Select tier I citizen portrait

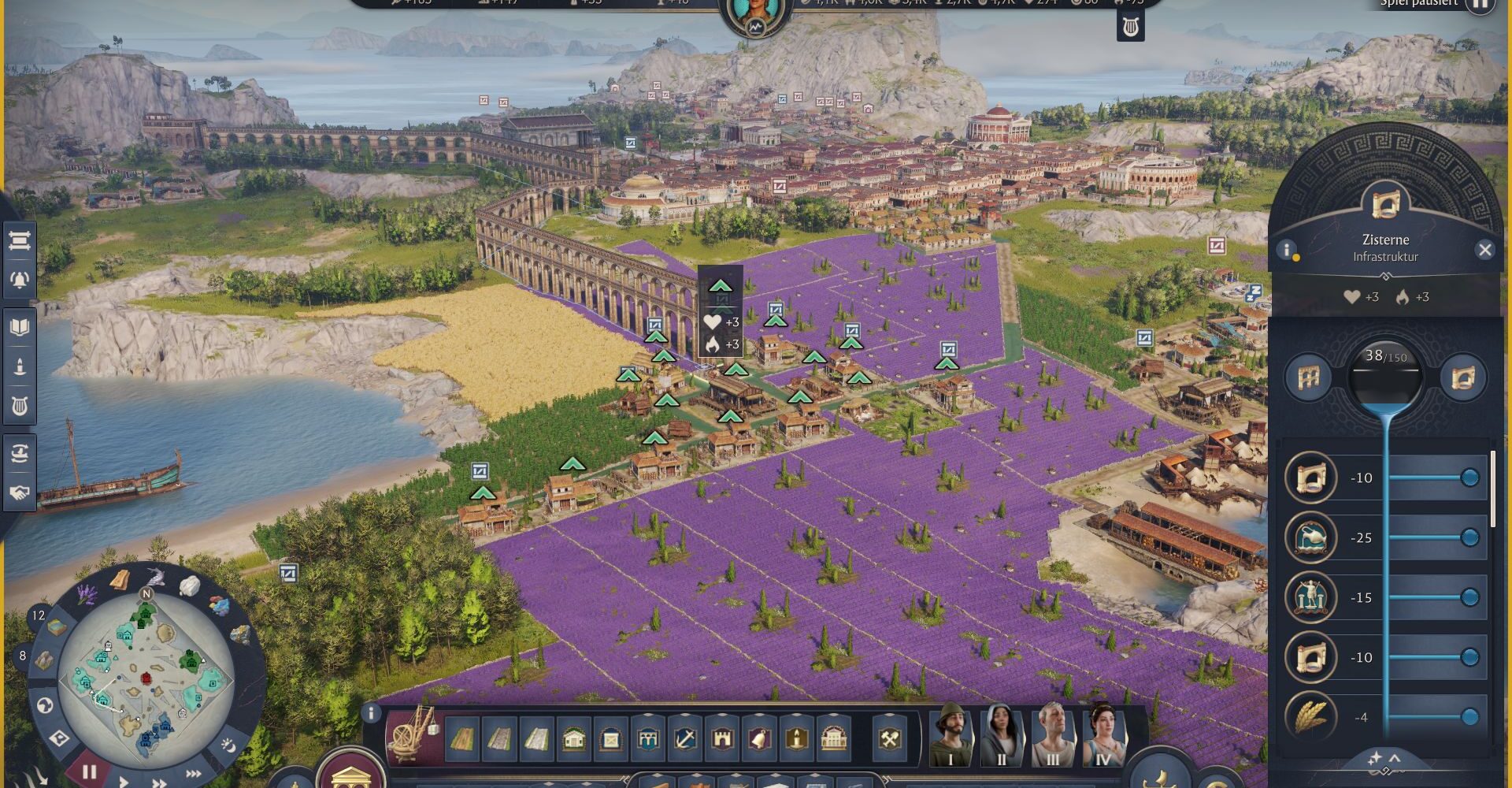951,737
